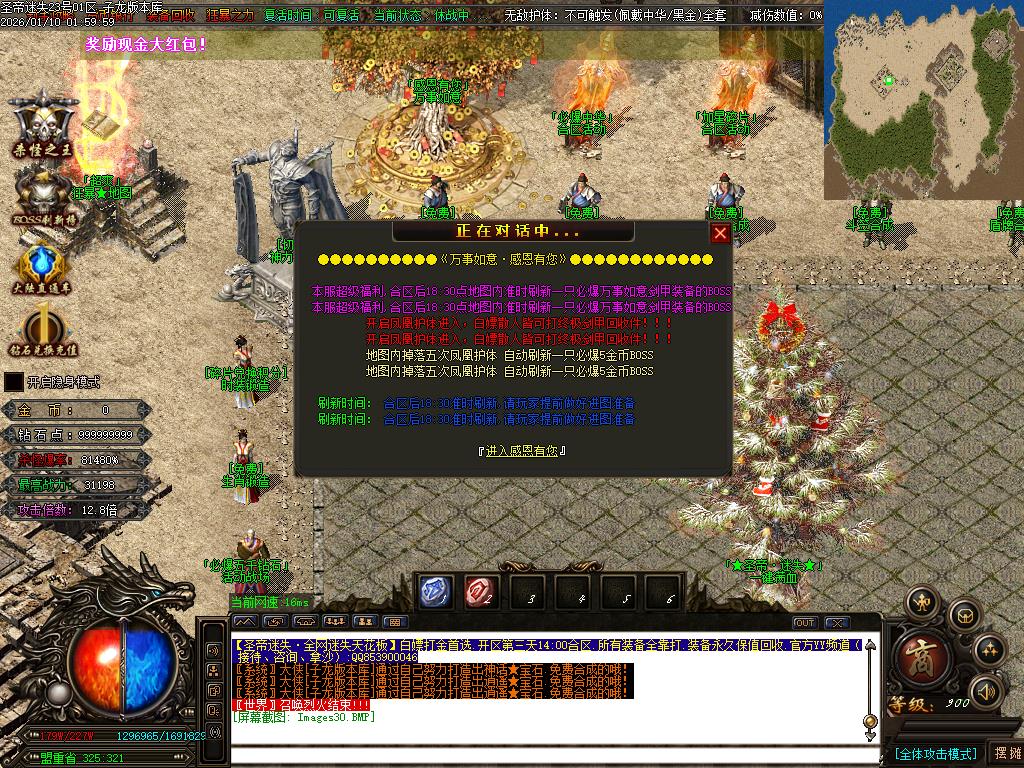Image resolution: width=1024 pixels, height=768 pixels.
Task: Choose the 进入感恩有您 dialogue option
Action: [x=522, y=451]
